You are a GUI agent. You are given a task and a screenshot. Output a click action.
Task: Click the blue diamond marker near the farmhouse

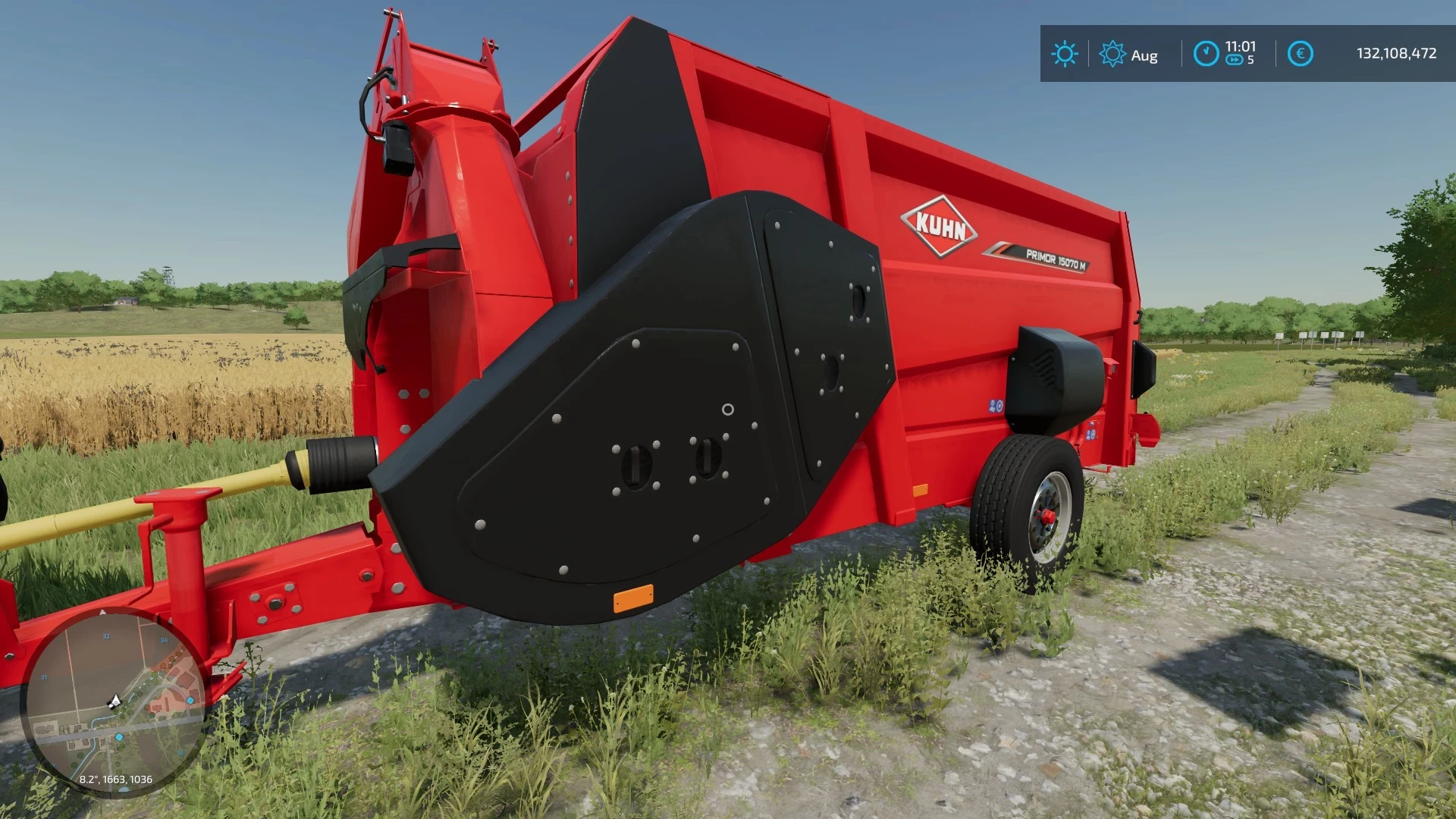point(190,701)
